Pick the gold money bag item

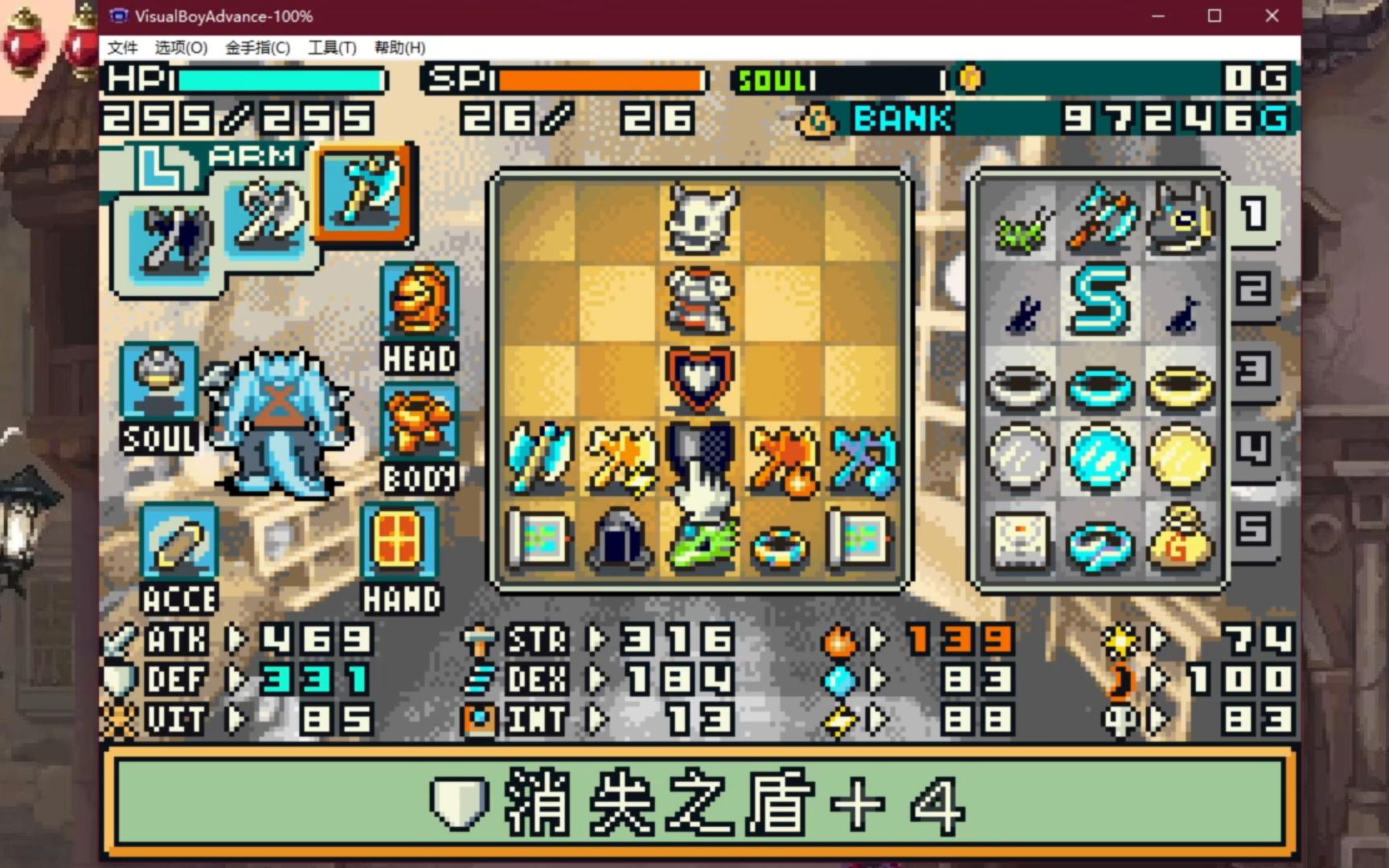(x=1180, y=538)
